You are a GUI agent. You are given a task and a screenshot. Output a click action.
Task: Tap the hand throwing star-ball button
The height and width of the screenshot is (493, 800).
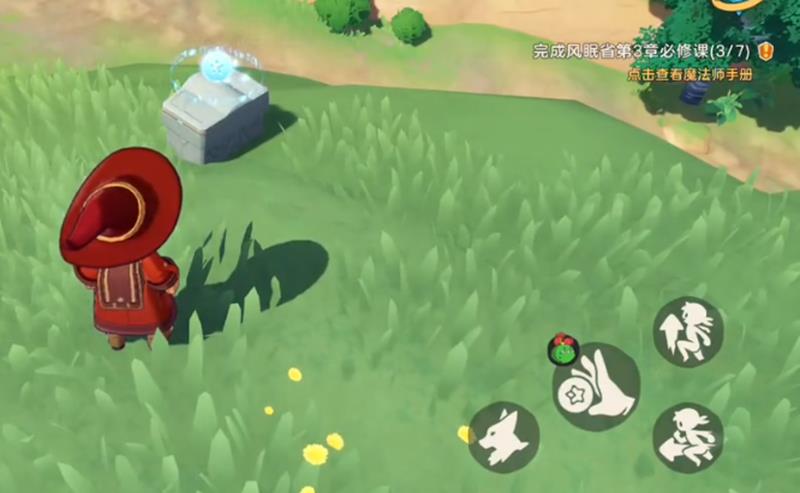(597, 388)
